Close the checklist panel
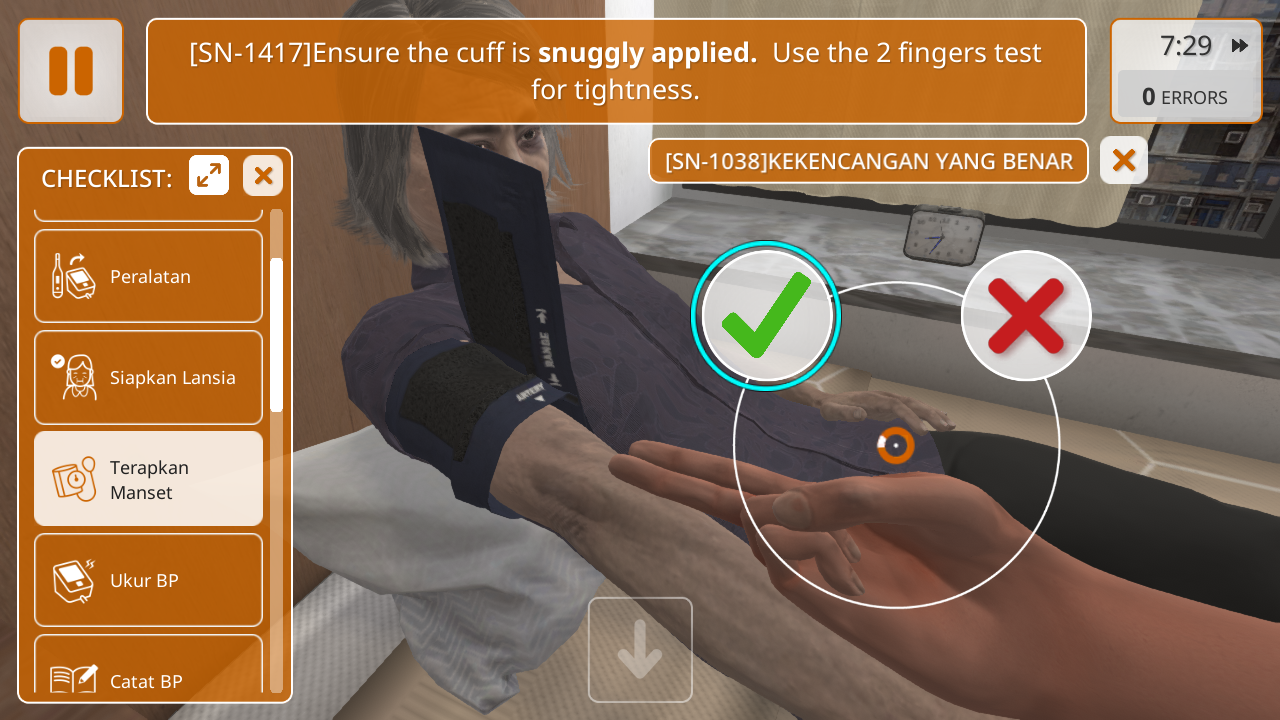Viewport: 1280px width, 720px height. click(x=263, y=176)
